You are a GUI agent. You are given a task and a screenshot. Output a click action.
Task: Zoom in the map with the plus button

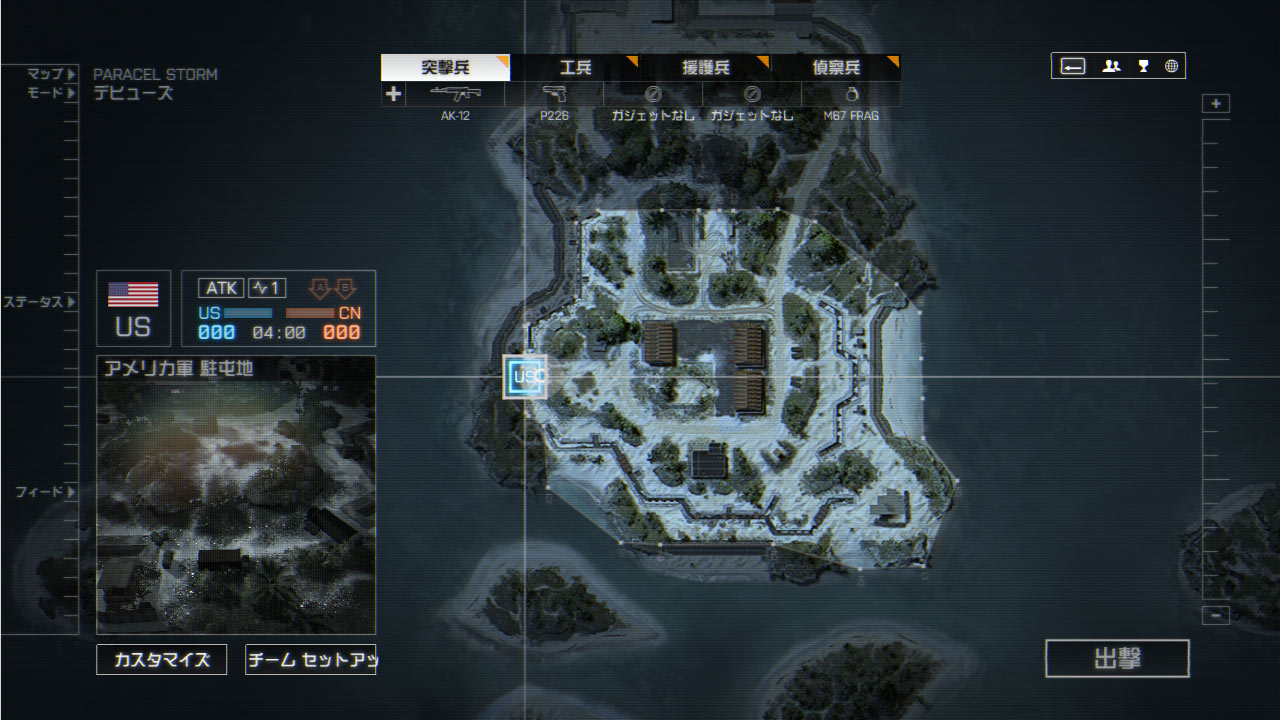[x=1216, y=104]
